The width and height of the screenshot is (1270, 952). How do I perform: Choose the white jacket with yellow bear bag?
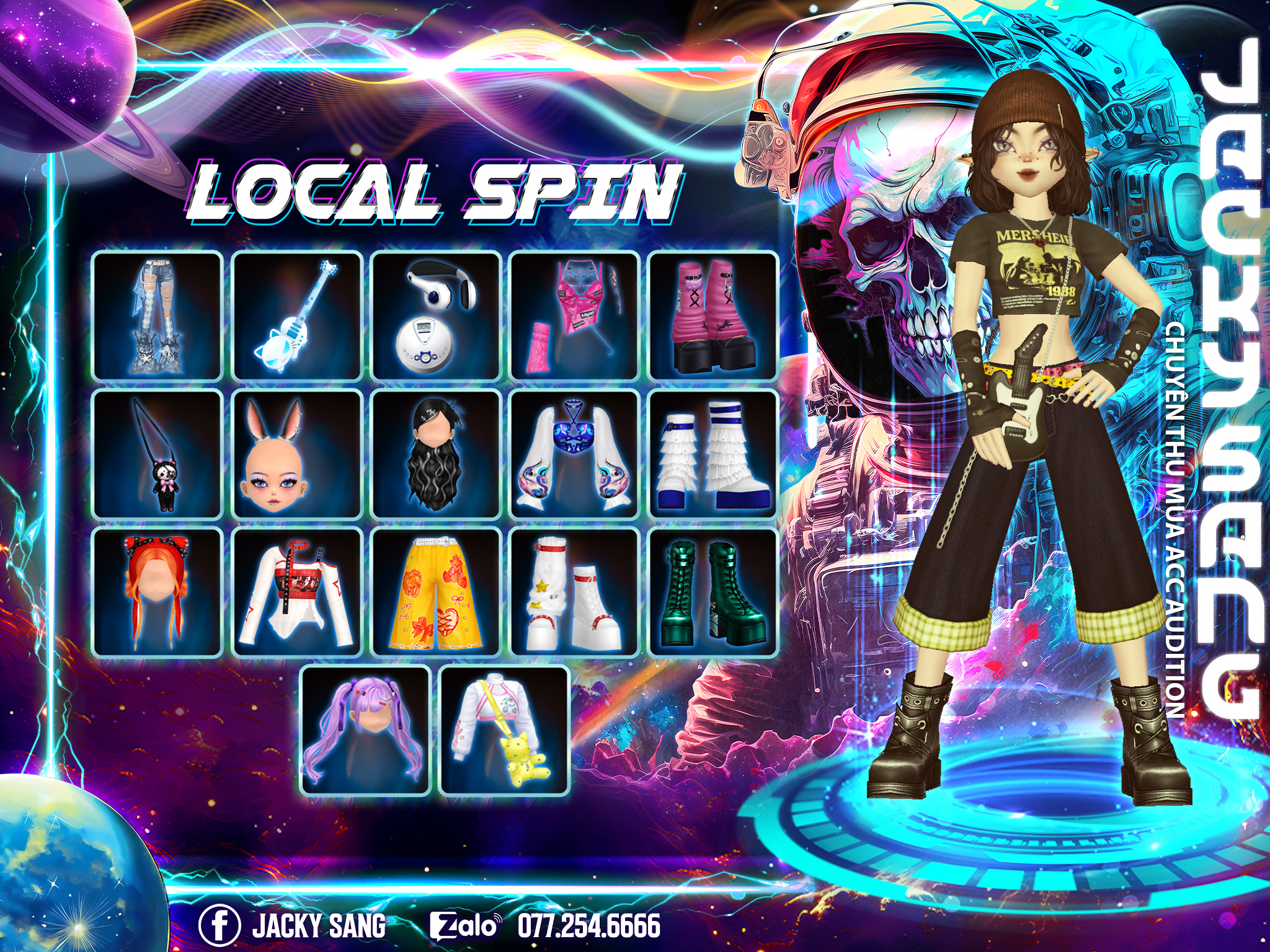[505, 731]
